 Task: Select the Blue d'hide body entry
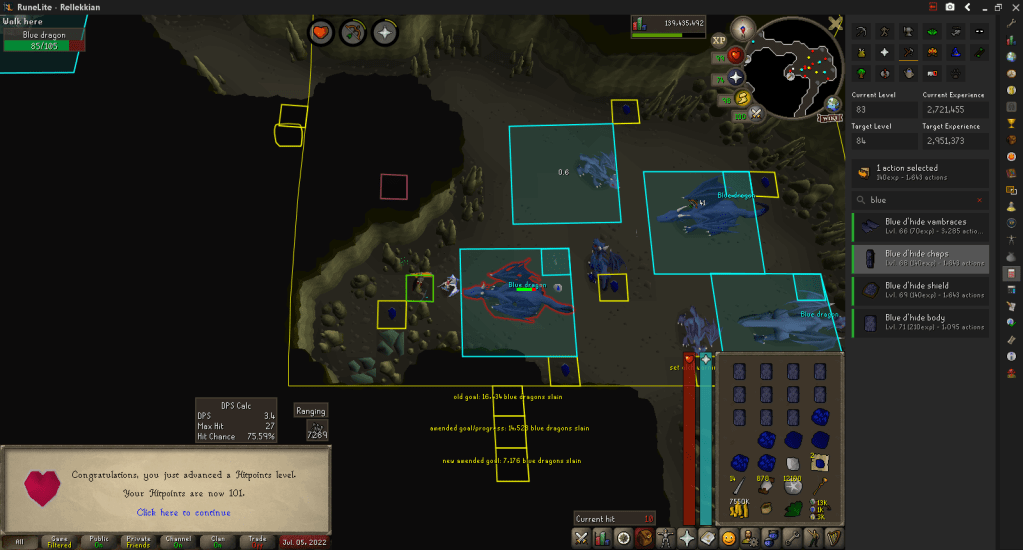coord(920,323)
